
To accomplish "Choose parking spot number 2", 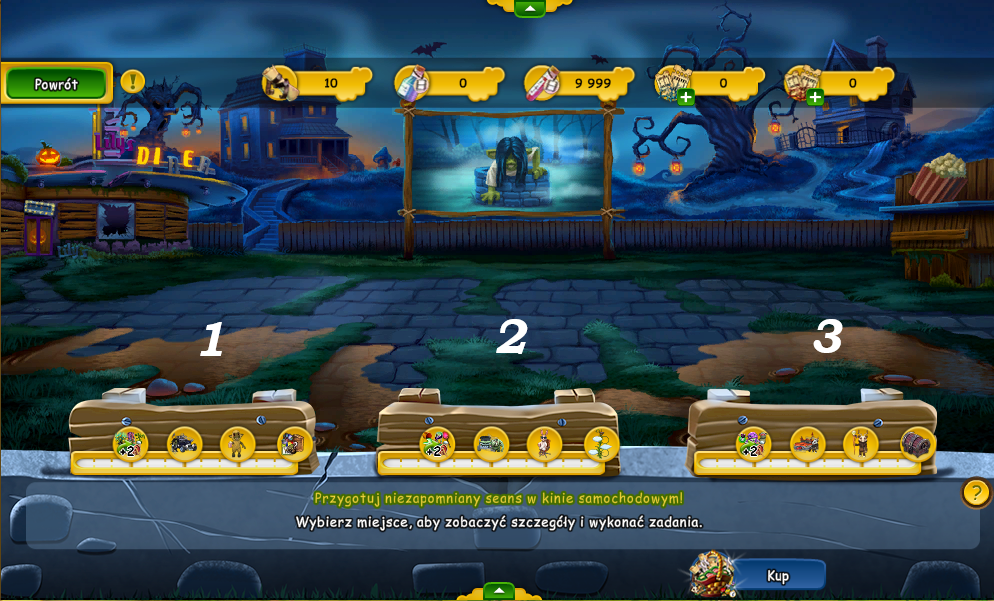I will coord(511,338).
